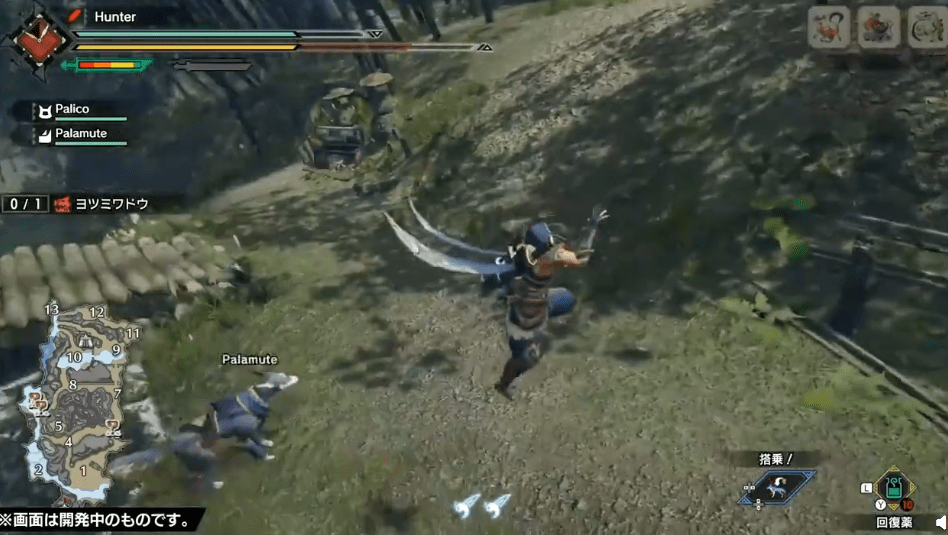The width and height of the screenshot is (948, 535).
Task: Activate the Palamute ride action icon
Action: click(x=778, y=486)
